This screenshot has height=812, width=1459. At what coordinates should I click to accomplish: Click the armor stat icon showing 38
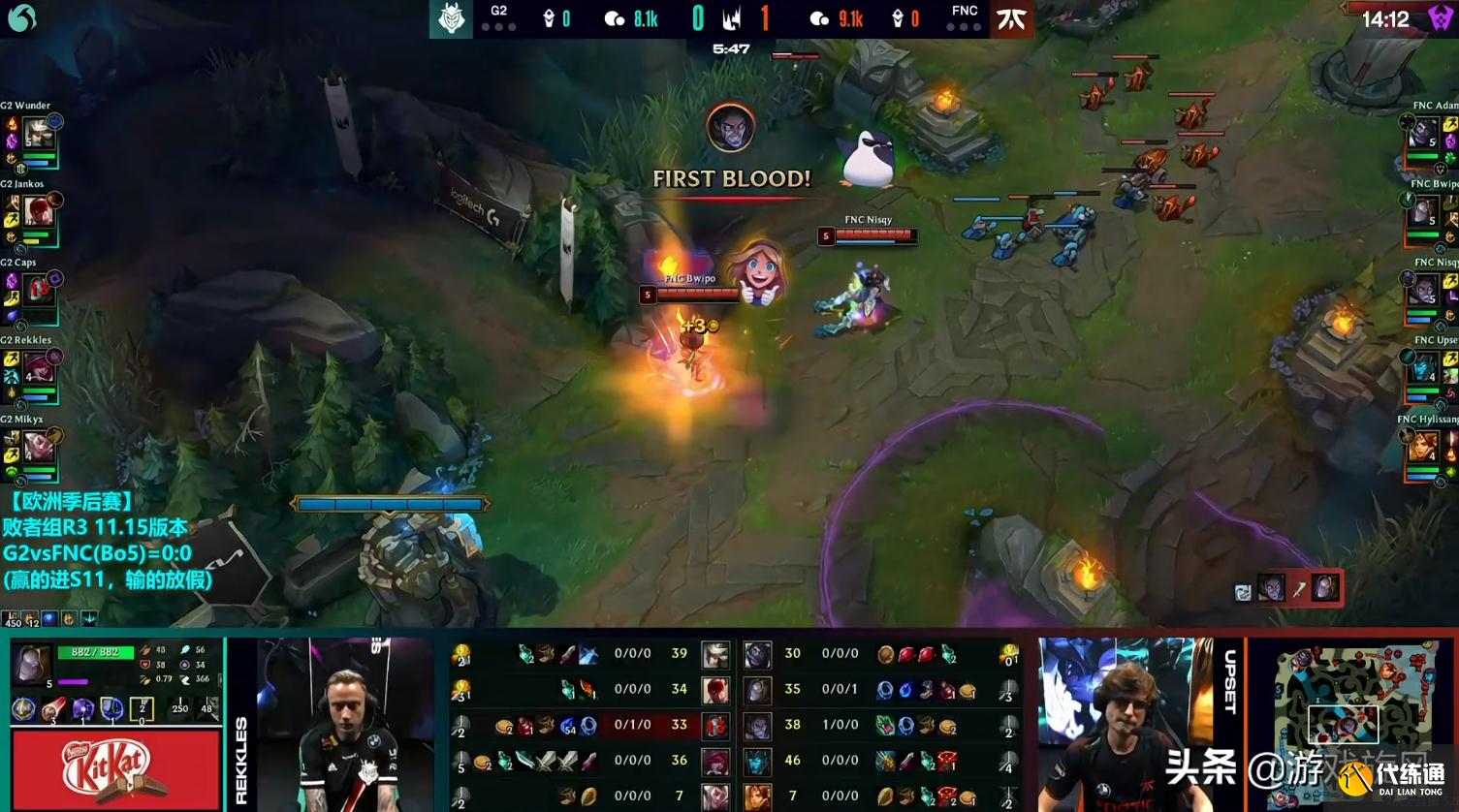click(x=146, y=665)
